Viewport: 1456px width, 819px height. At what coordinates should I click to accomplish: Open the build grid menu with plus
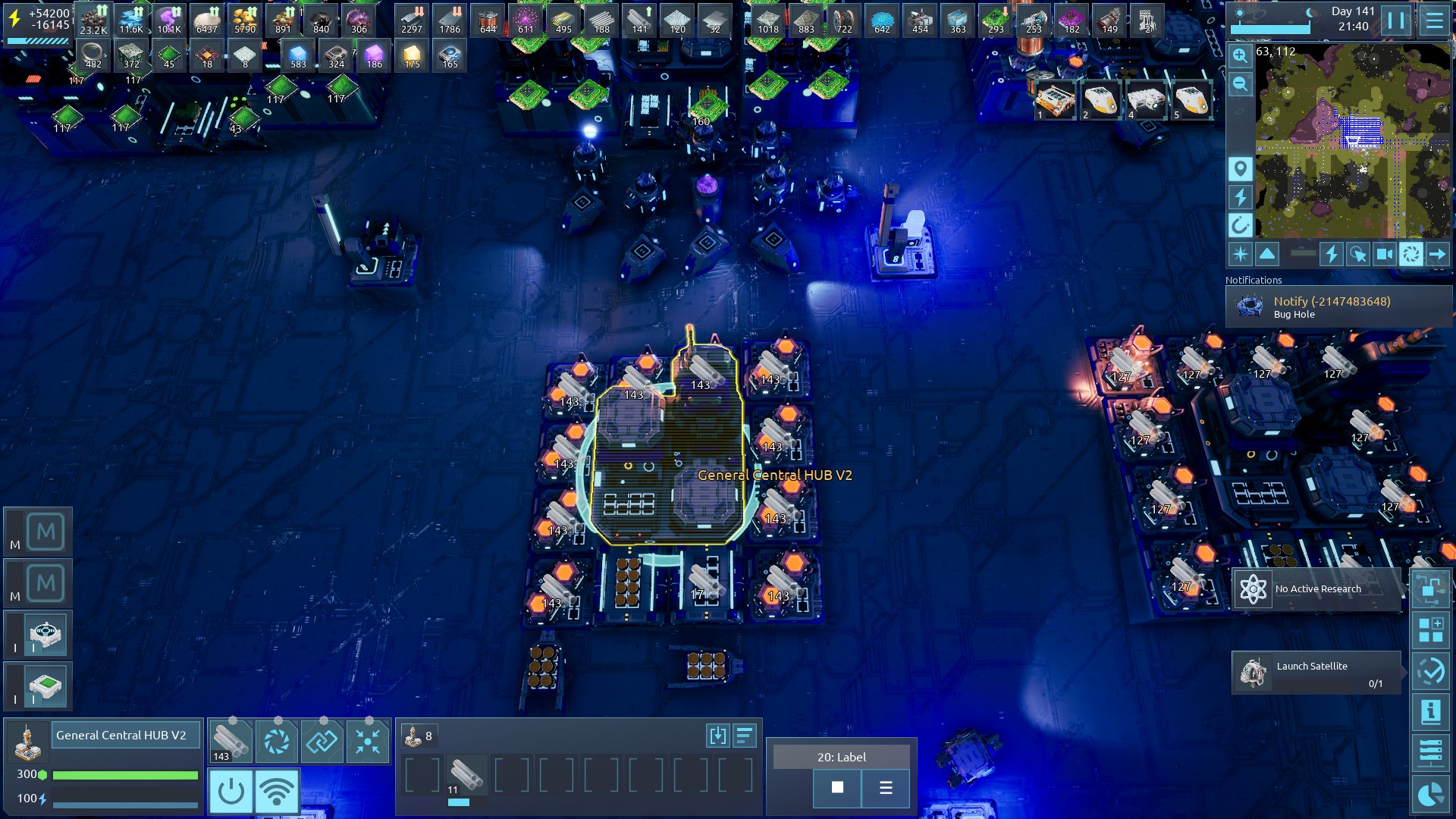pos(1430,630)
